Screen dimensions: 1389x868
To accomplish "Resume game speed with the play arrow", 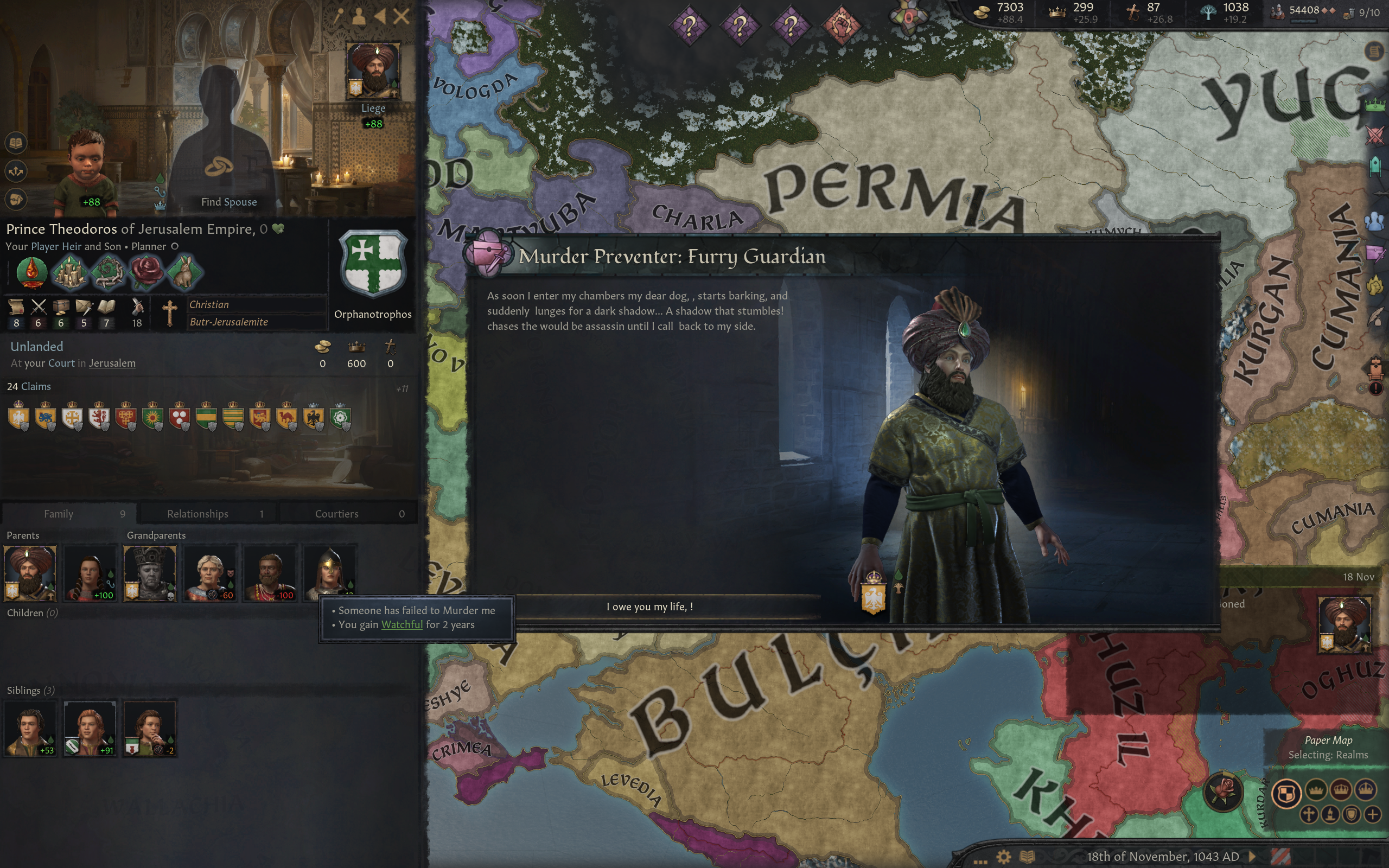I will tap(1252, 857).
